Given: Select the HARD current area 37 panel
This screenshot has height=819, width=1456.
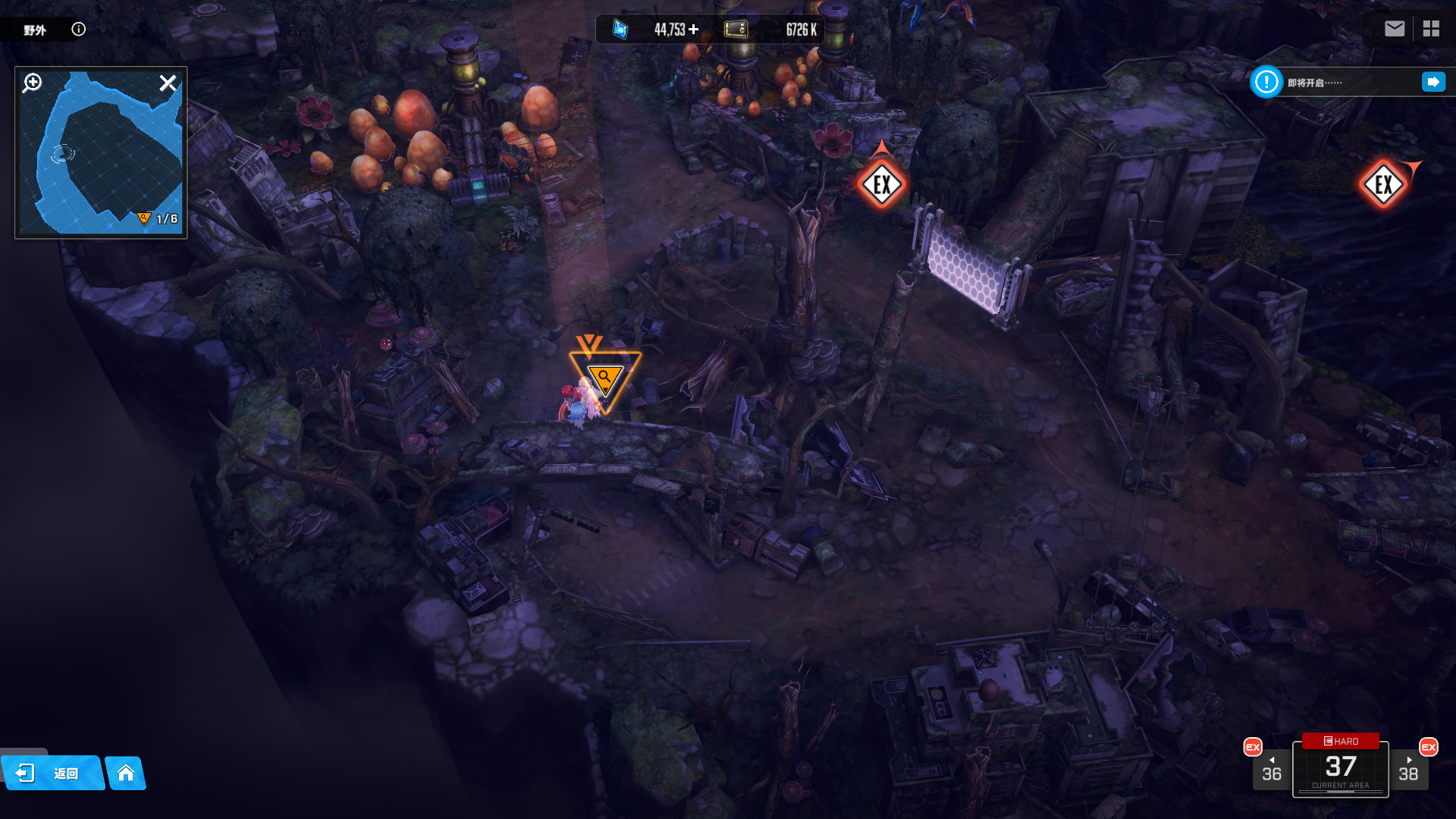Looking at the screenshot, I should coord(1340,767).
